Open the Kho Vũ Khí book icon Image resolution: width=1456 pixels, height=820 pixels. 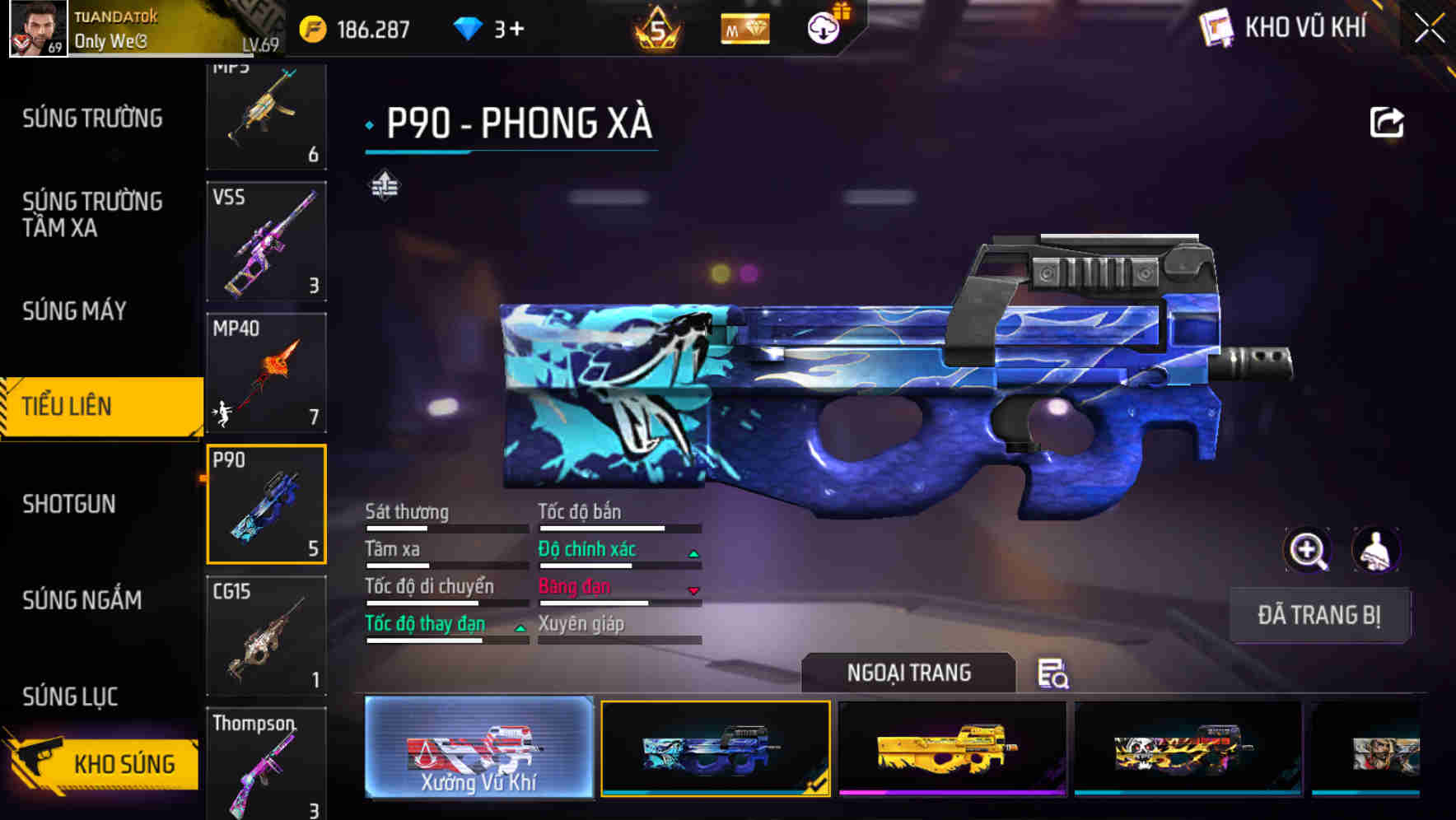click(x=1215, y=26)
